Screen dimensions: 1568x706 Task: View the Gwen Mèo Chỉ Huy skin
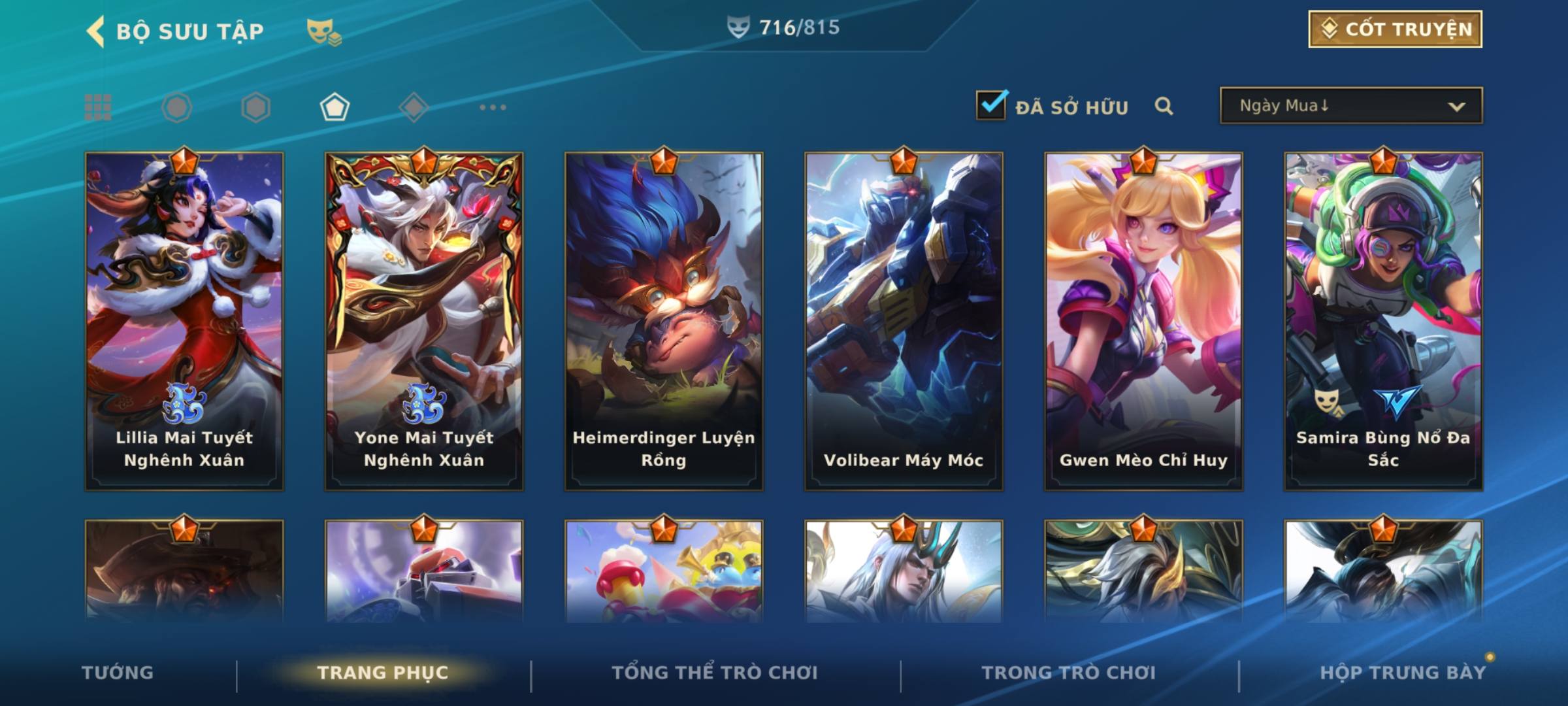[x=1143, y=320]
